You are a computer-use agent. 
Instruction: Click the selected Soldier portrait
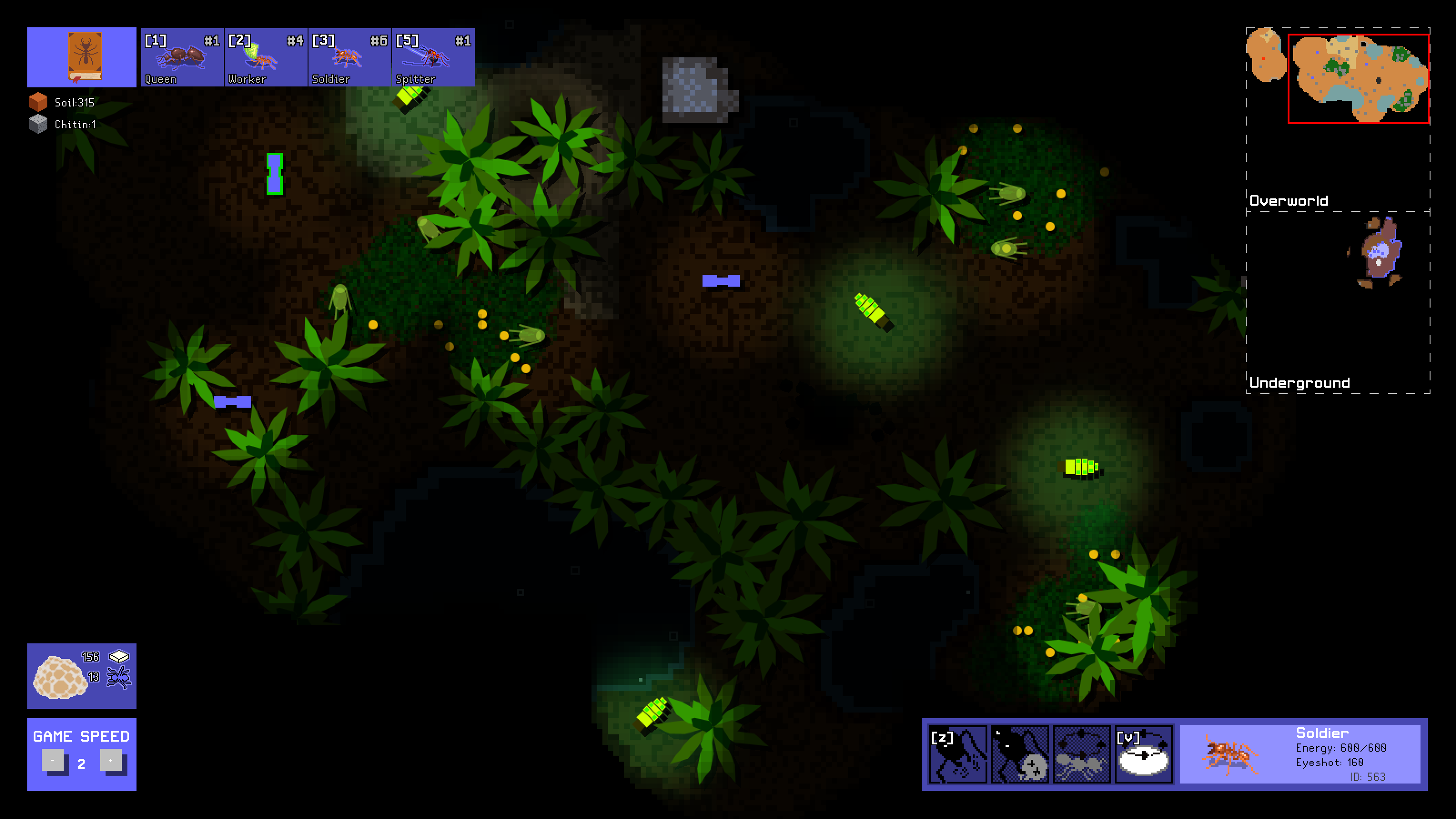click(x=1231, y=754)
